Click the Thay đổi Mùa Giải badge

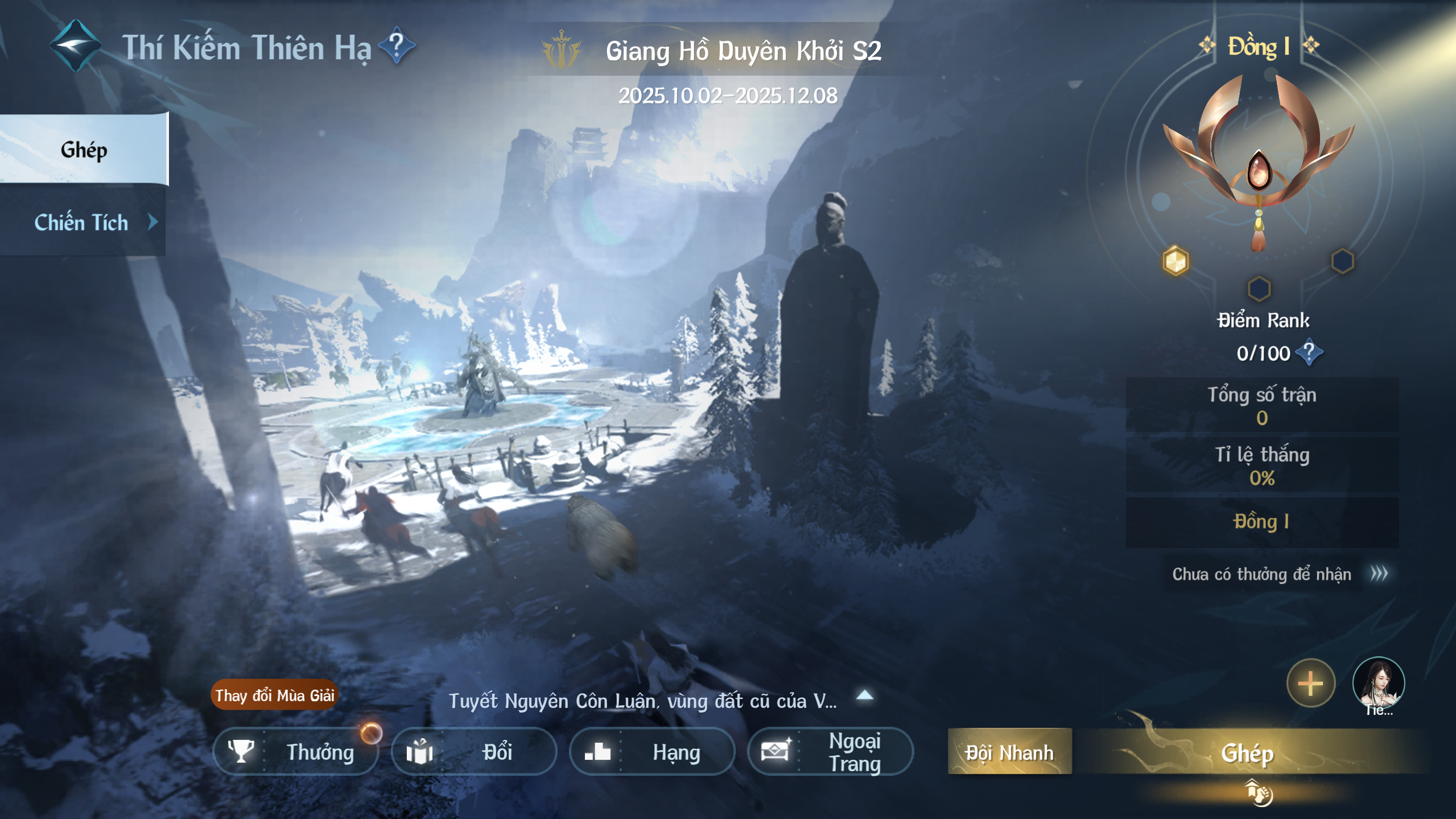point(274,695)
